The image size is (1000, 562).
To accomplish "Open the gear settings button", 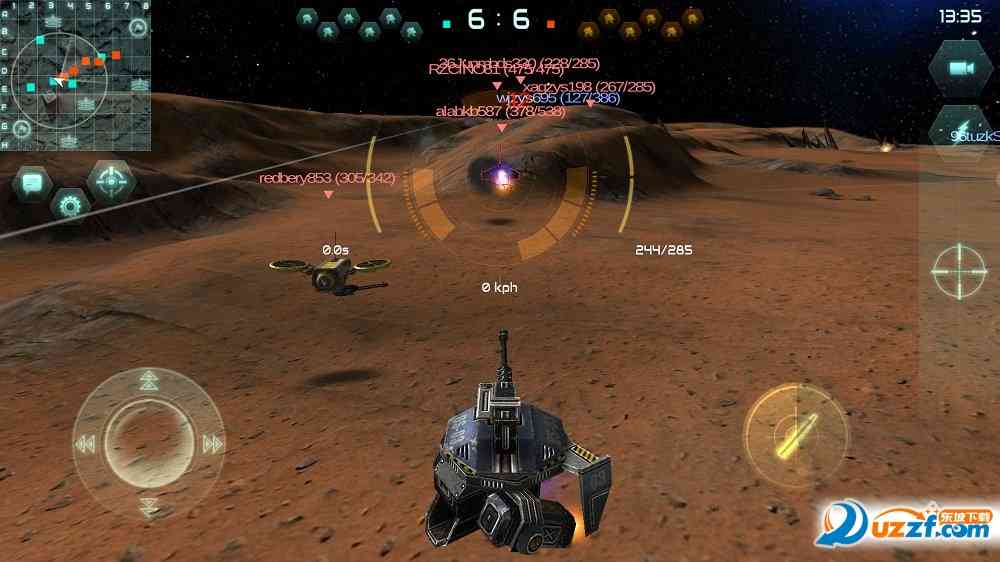I will tap(70, 206).
